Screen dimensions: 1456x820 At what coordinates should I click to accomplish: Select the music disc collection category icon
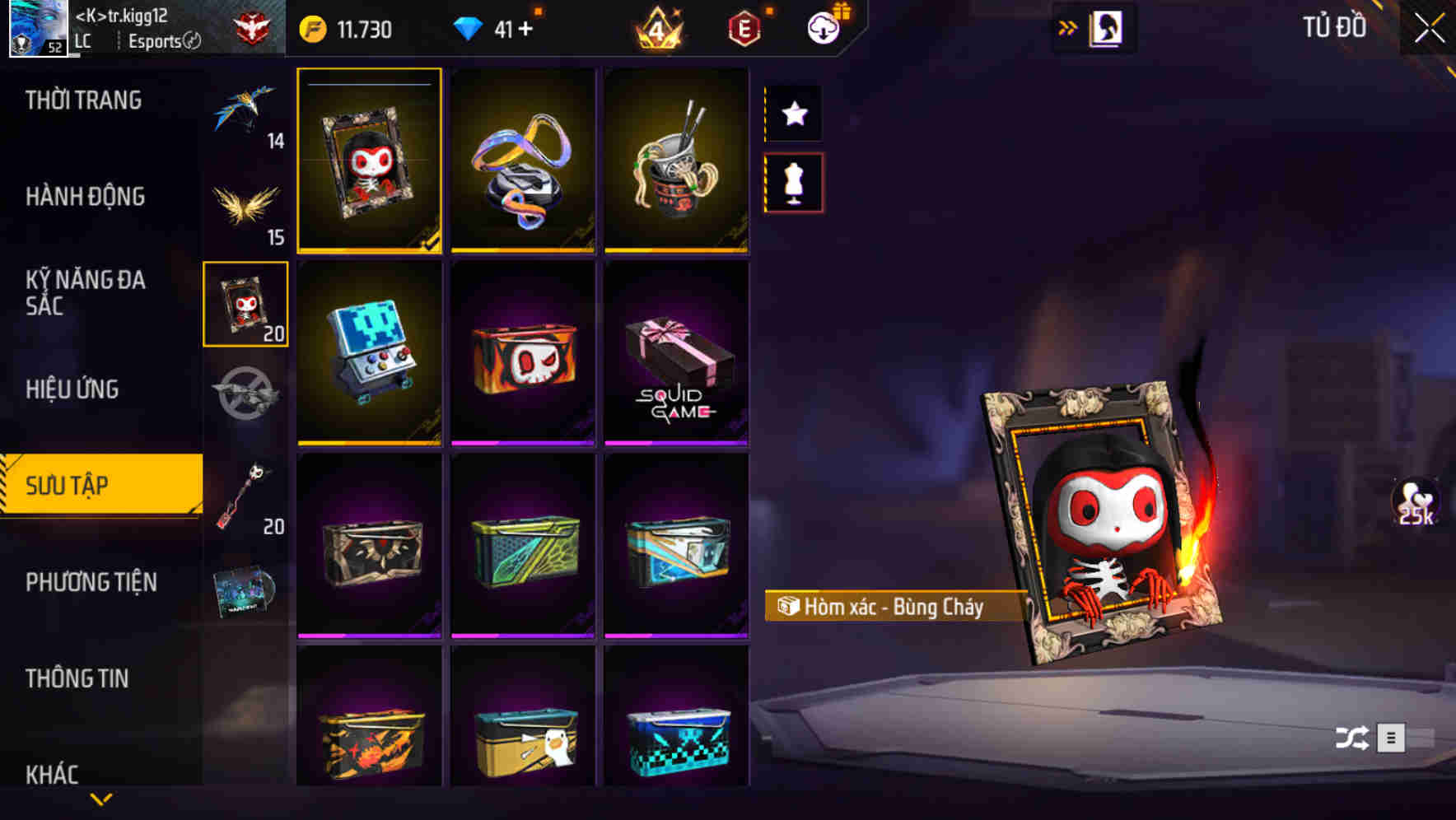click(245, 591)
